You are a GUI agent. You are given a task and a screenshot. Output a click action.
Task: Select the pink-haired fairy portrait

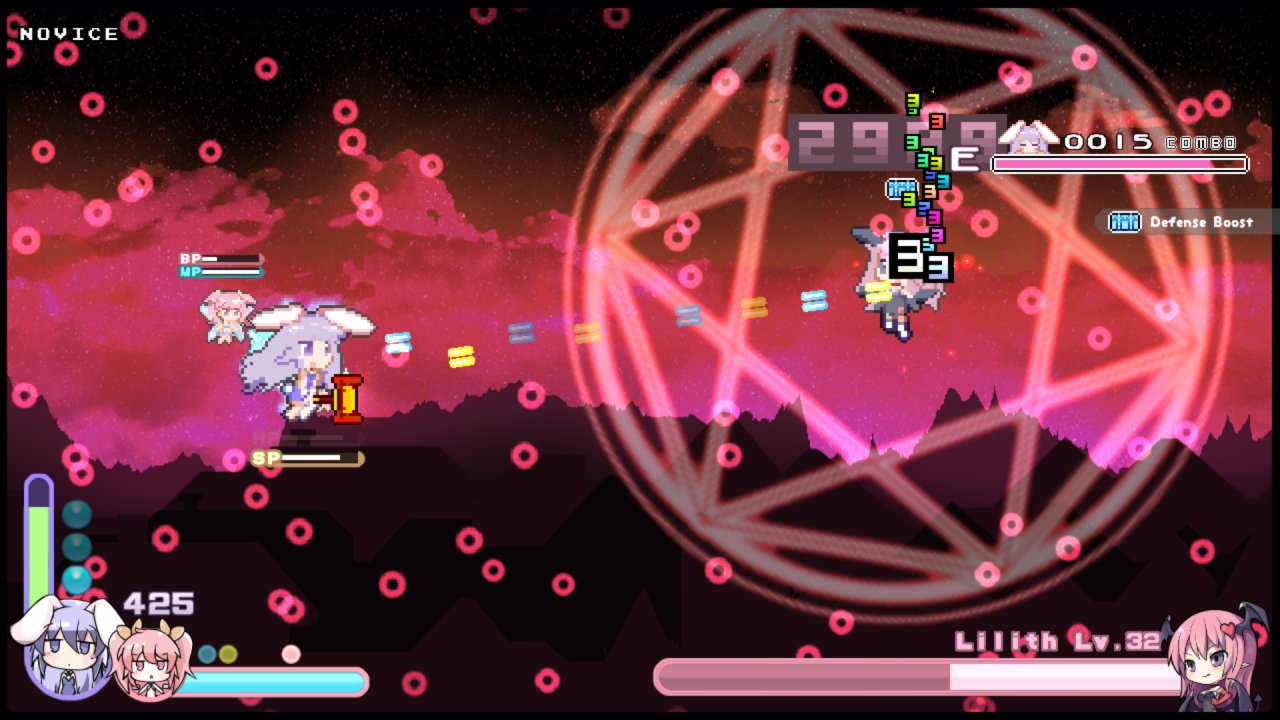click(150, 662)
